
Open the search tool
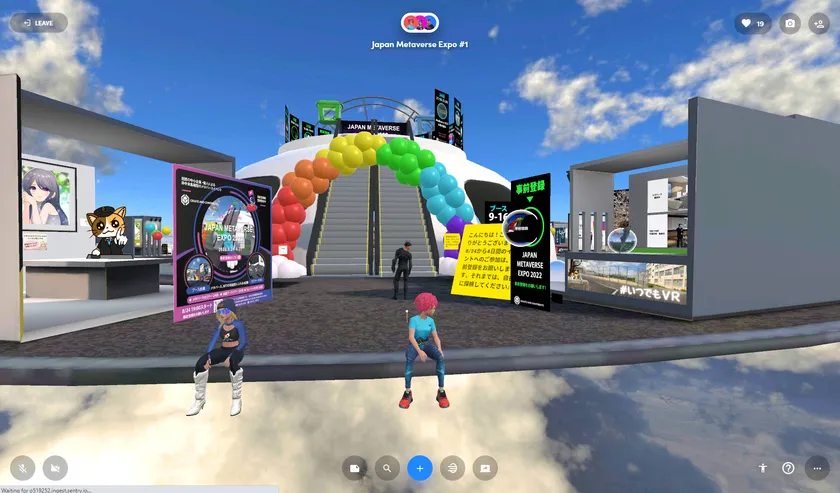[x=386, y=467]
